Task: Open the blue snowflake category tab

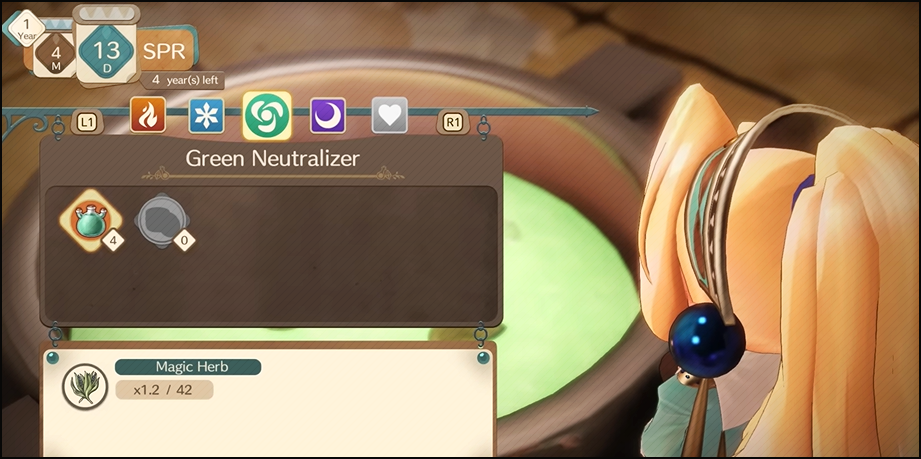Action: click(207, 116)
